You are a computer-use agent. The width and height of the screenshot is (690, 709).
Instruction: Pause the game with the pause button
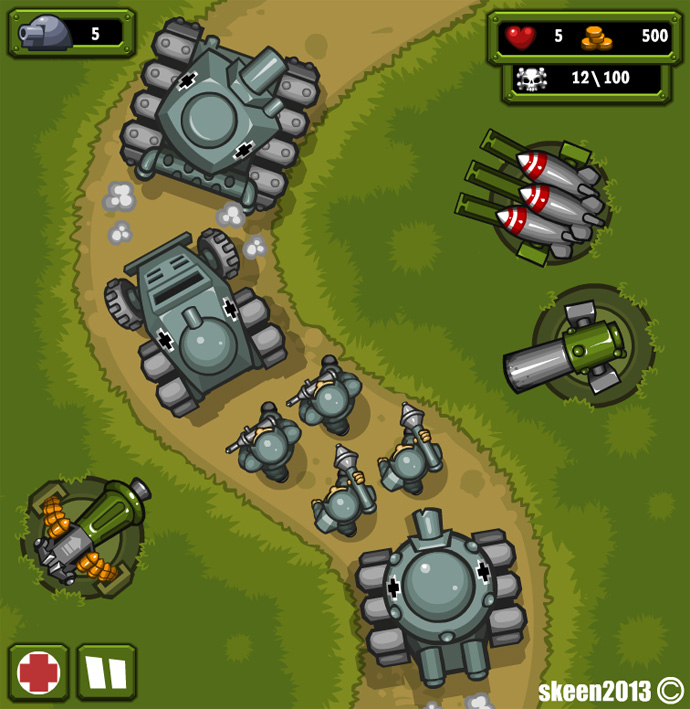click(106, 672)
